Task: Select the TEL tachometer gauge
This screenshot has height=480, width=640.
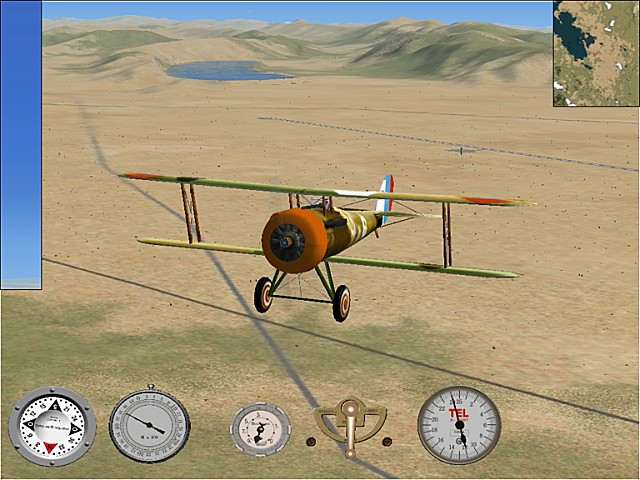Action: [459, 425]
